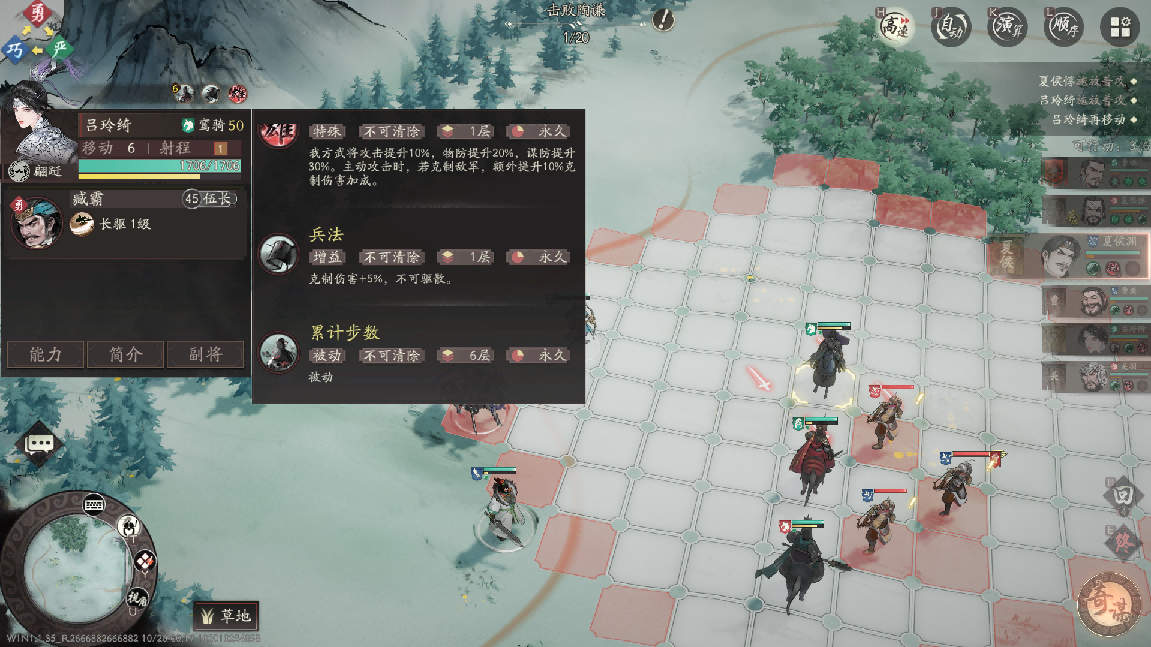Image resolution: width=1151 pixels, height=647 pixels.
Task: Open the 能力 tab
Action: [x=46, y=354]
